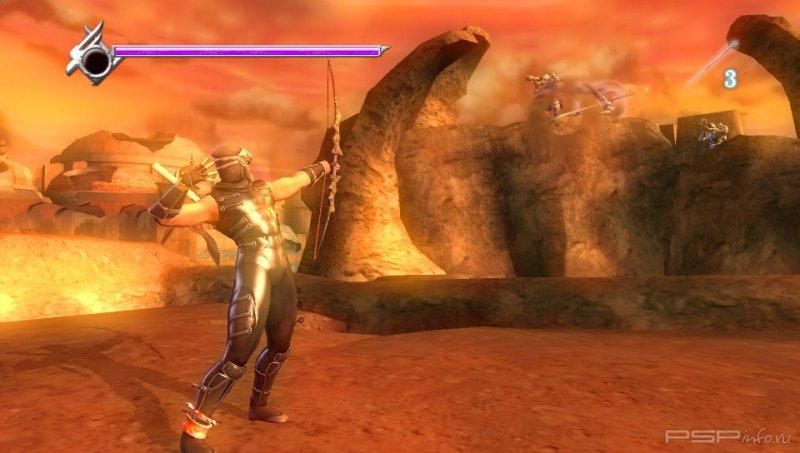
Task: Select the arrow ammo icon
Action: [711, 62]
